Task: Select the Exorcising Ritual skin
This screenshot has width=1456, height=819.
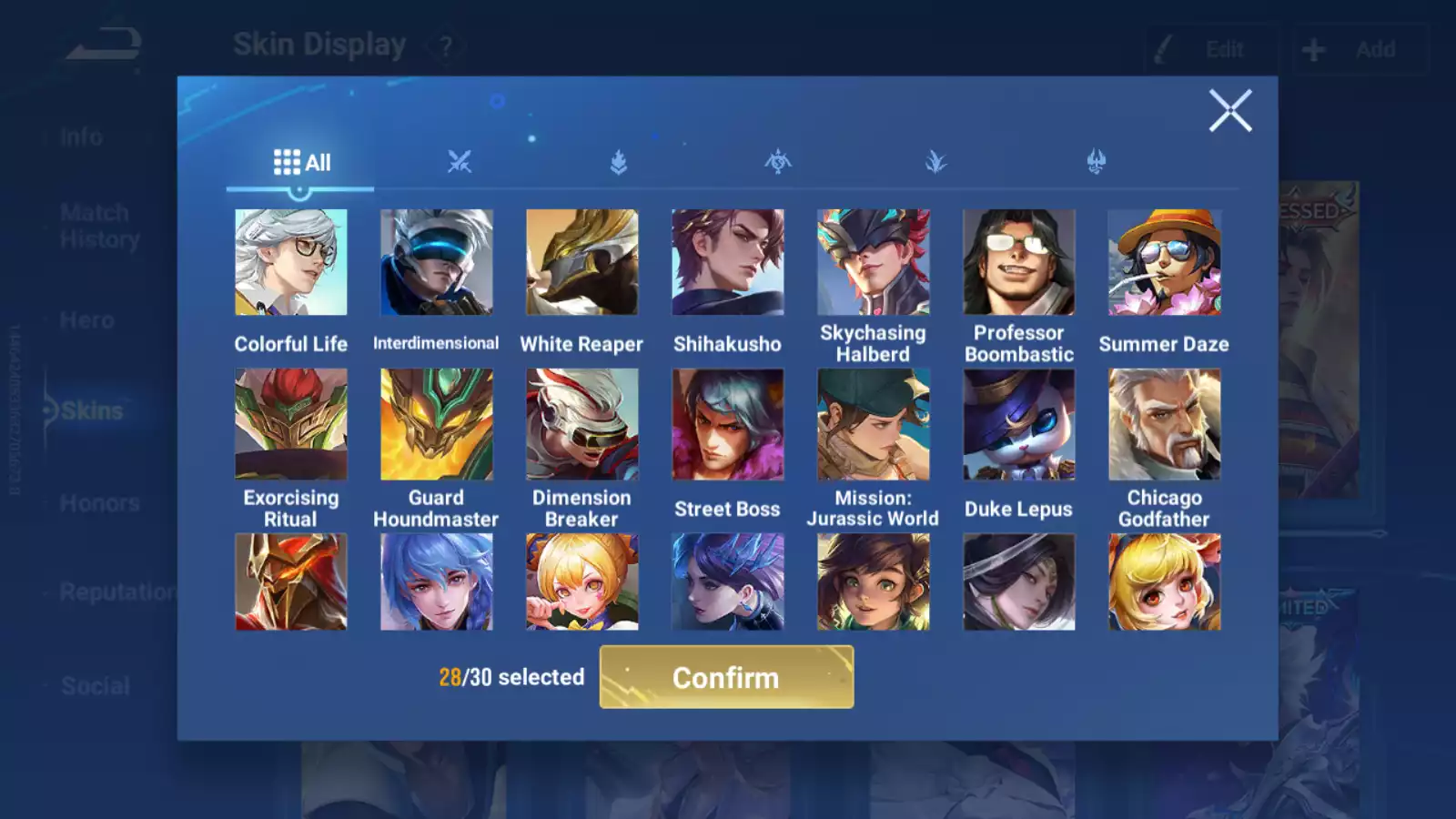Action: 291,424
